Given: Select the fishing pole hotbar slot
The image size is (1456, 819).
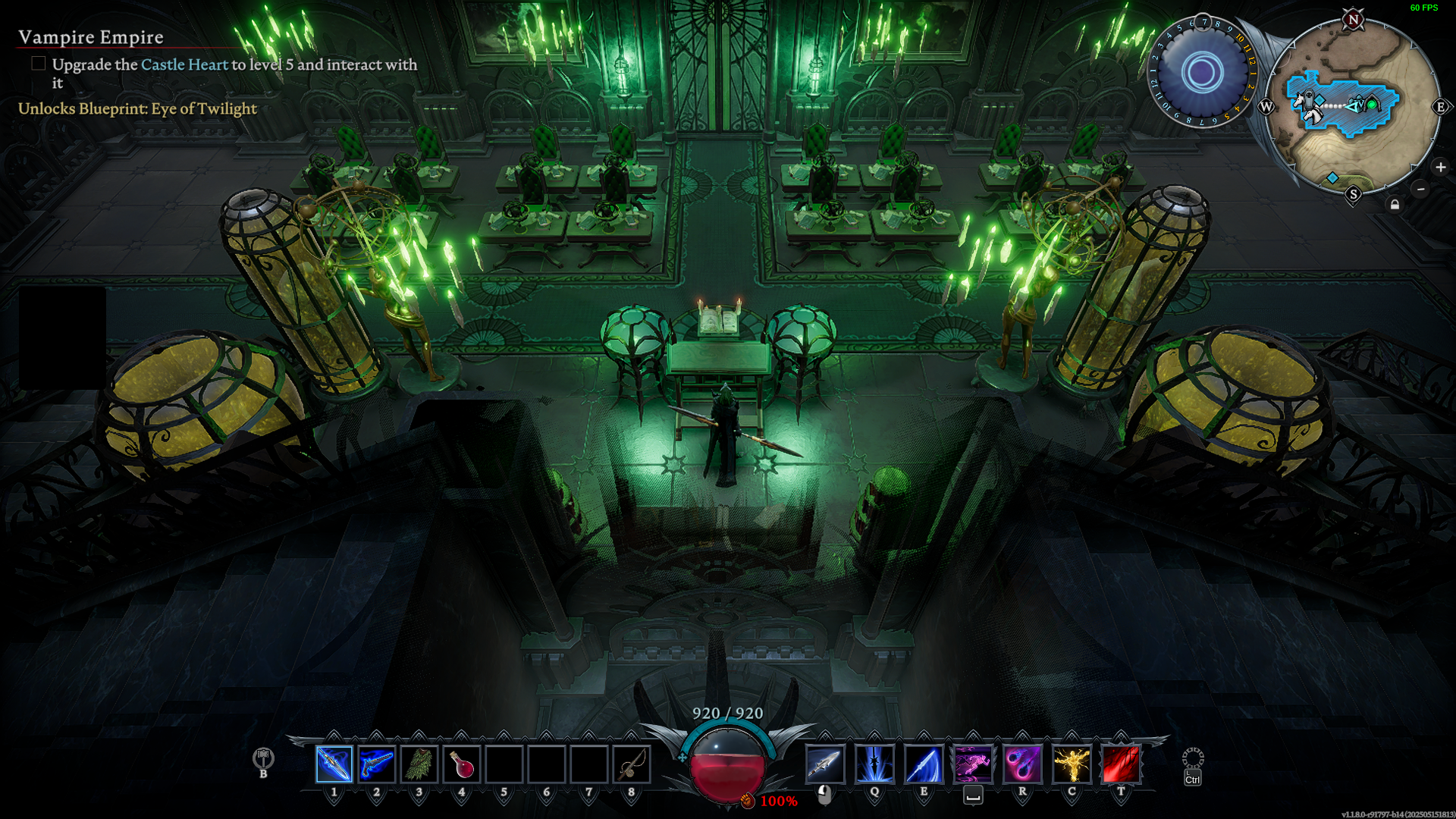Looking at the screenshot, I should point(631,764).
